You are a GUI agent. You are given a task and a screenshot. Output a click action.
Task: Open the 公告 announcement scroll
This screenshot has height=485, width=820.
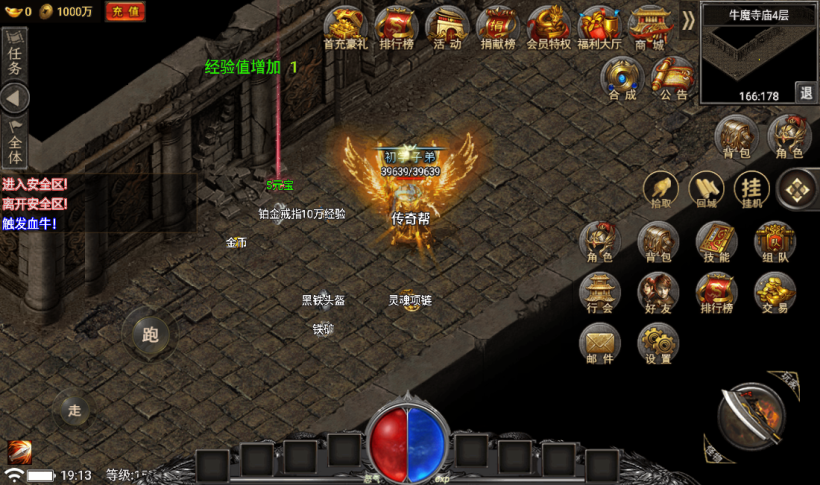[x=674, y=77]
